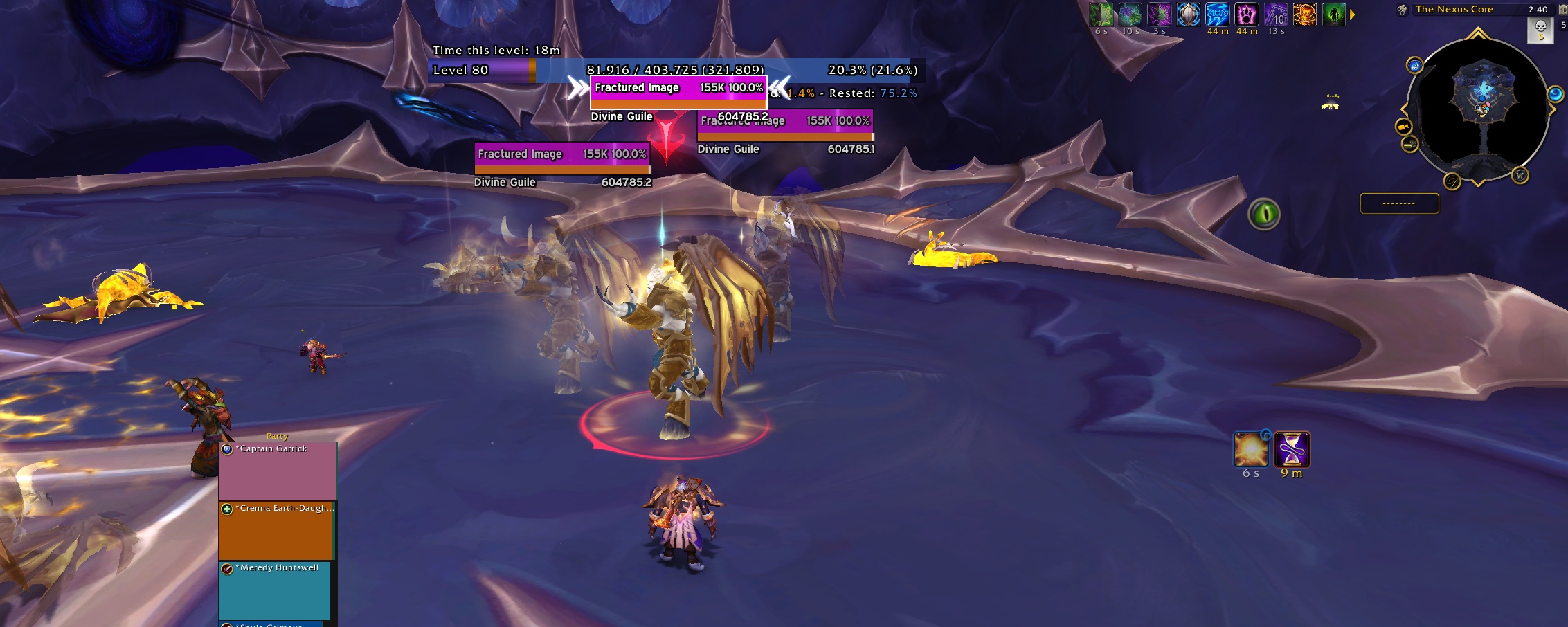Click the W logo minimap button

pos(1520,175)
